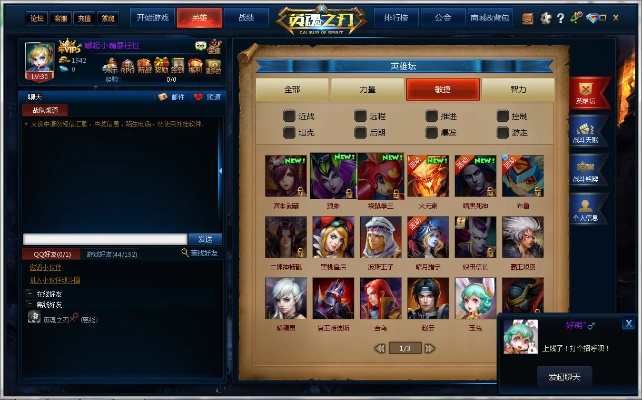Send the chat message with 发送
The width and height of the screenshot is (642, 400).
(x=204, y=239)
